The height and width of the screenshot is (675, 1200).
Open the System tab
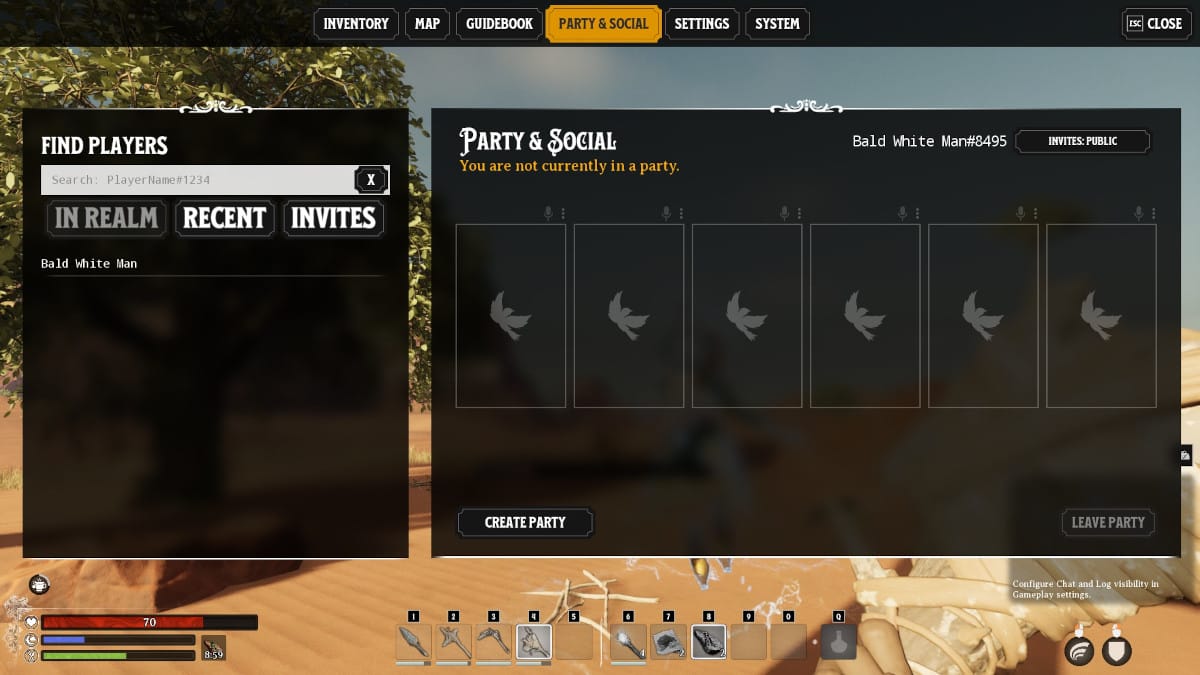tap(776, 24)
